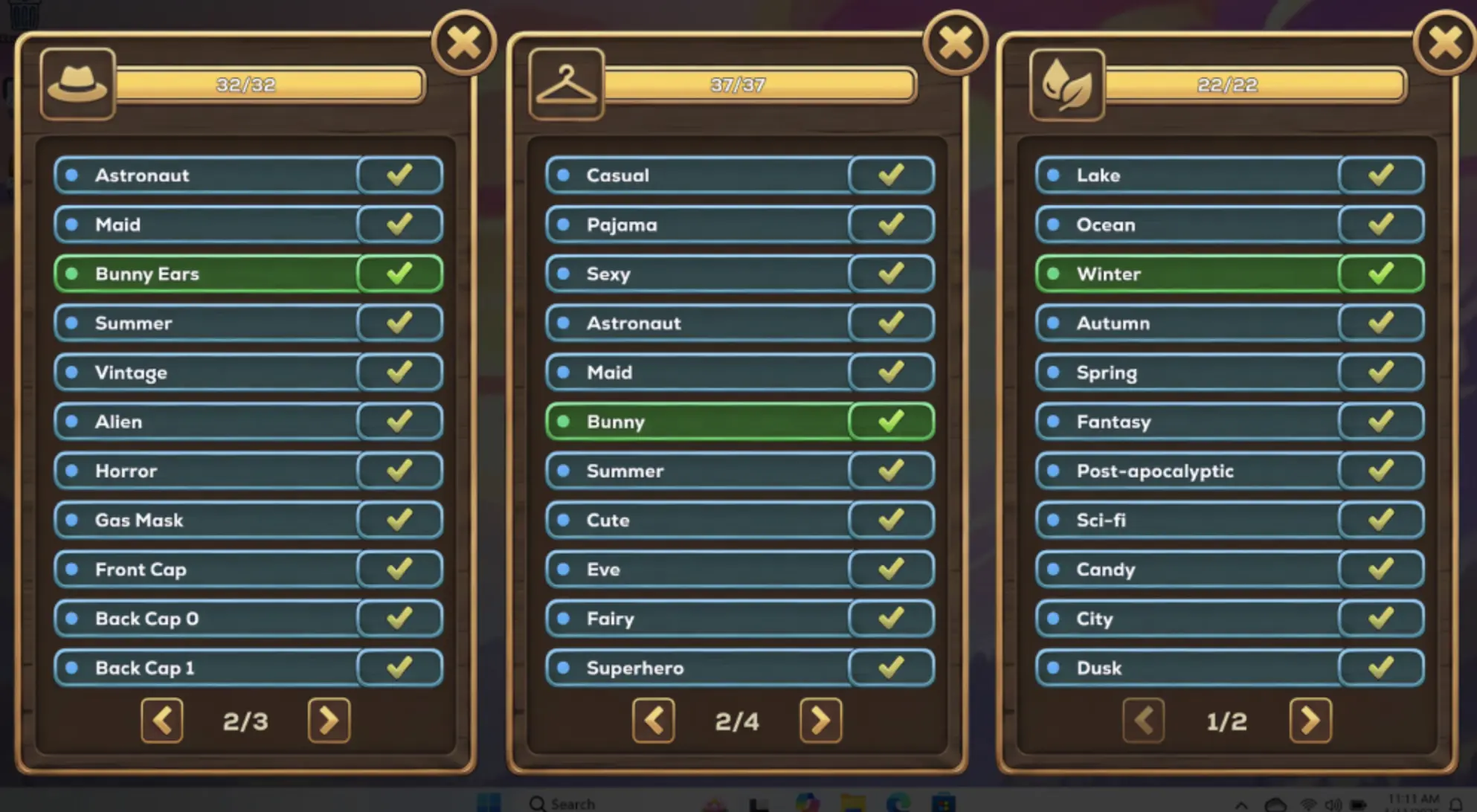Pick the Ocean background

[x=1190, y=225]
